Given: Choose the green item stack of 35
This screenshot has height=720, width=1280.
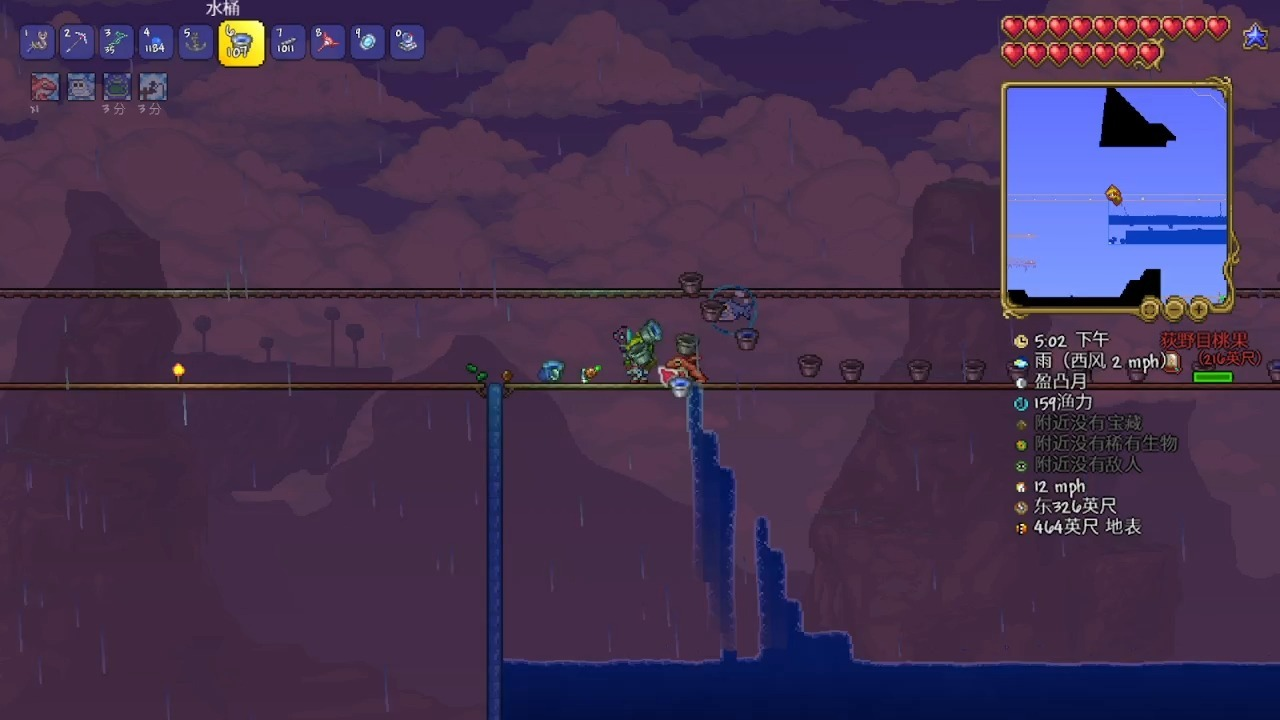Looking at the screenshot, I should [116, 42].
